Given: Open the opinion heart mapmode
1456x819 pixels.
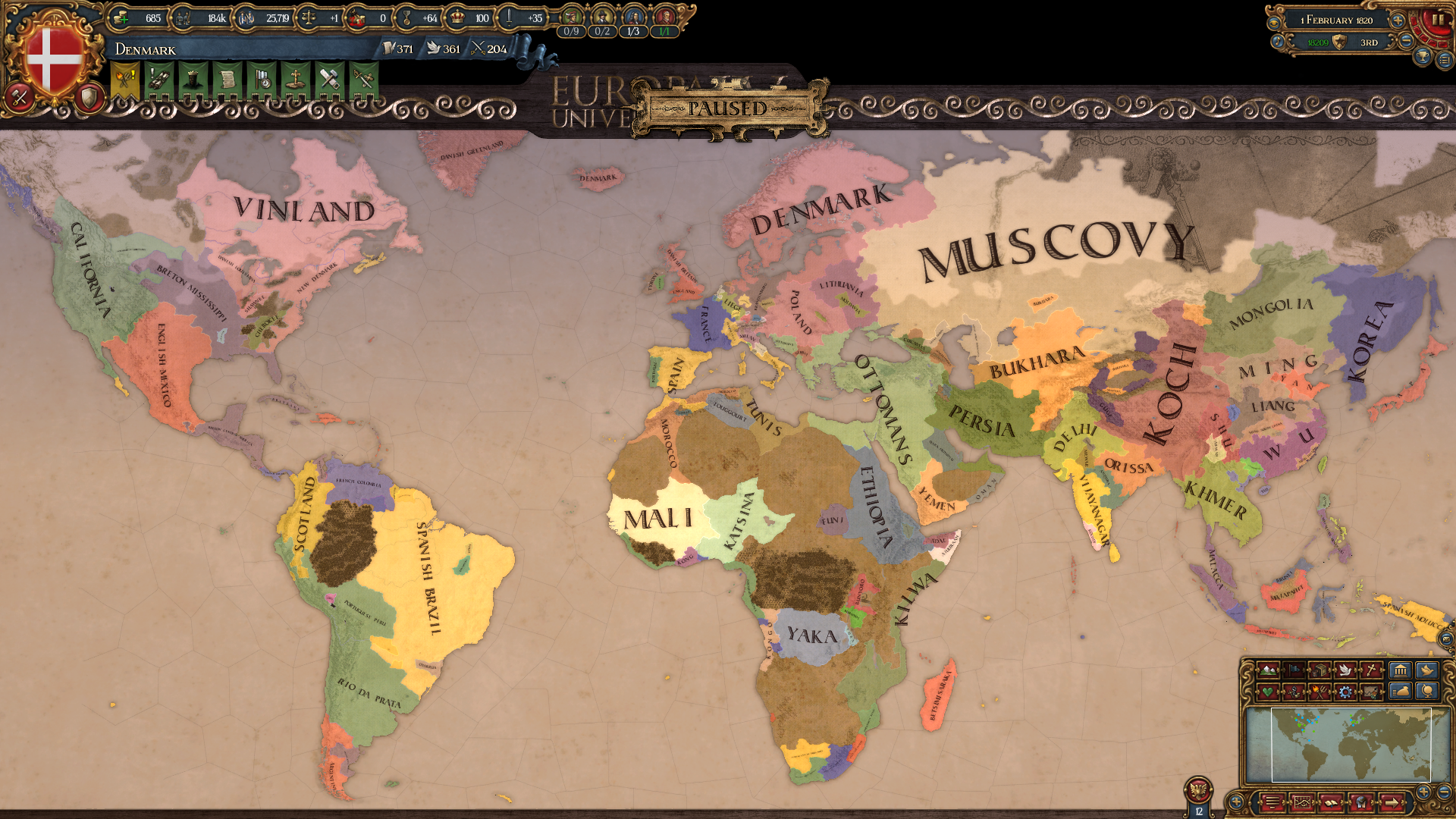Looking at the screenshot, I should 1267,693.
